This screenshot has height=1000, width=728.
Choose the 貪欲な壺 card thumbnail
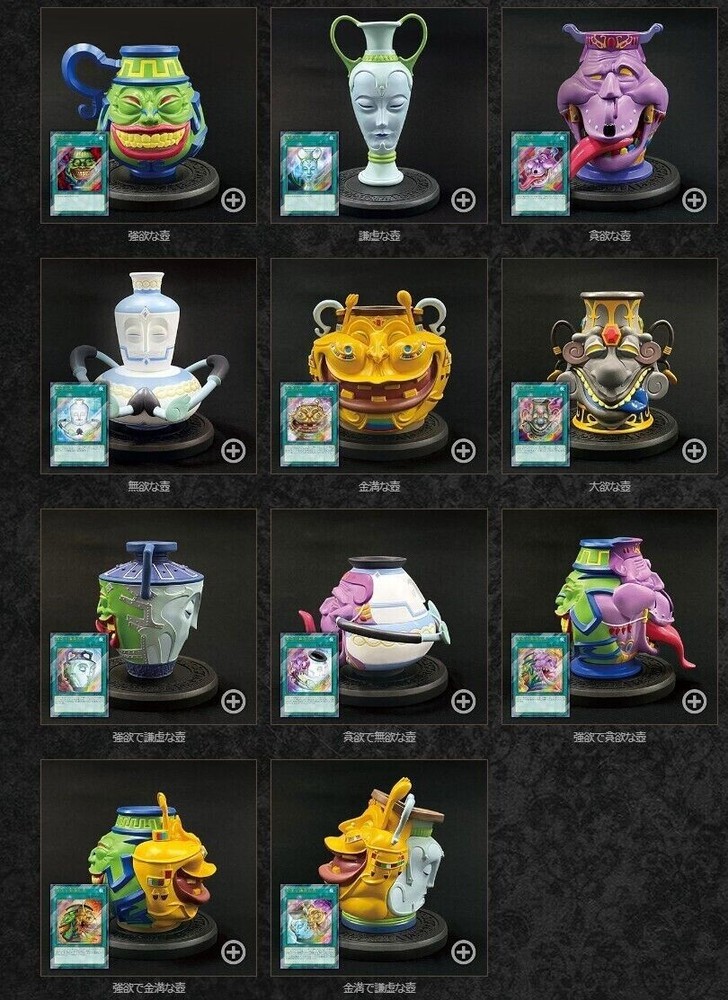pyautogui.click(x=540, y=173)
